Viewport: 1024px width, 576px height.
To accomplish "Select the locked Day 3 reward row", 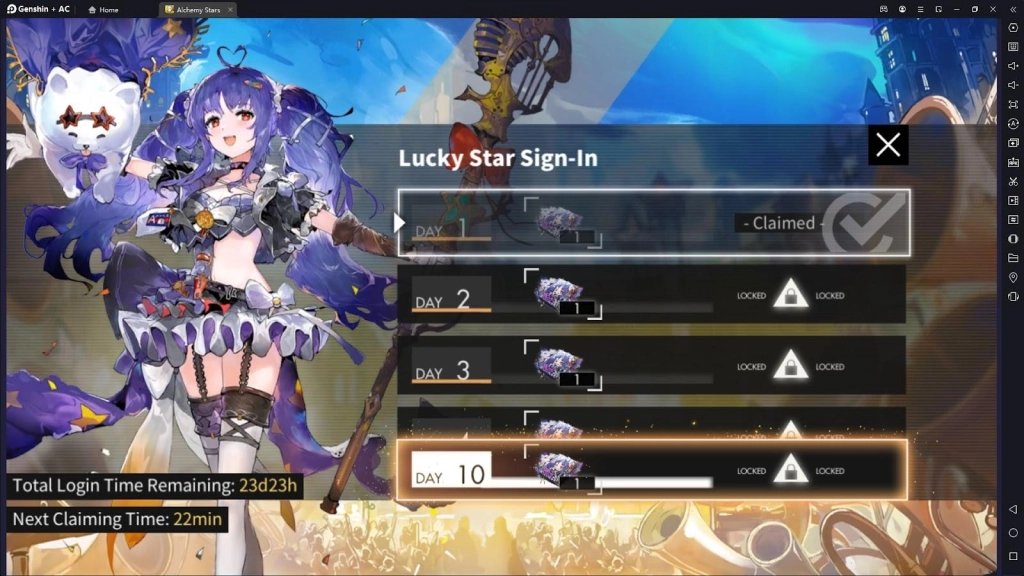I will click(x=652, y=365).
